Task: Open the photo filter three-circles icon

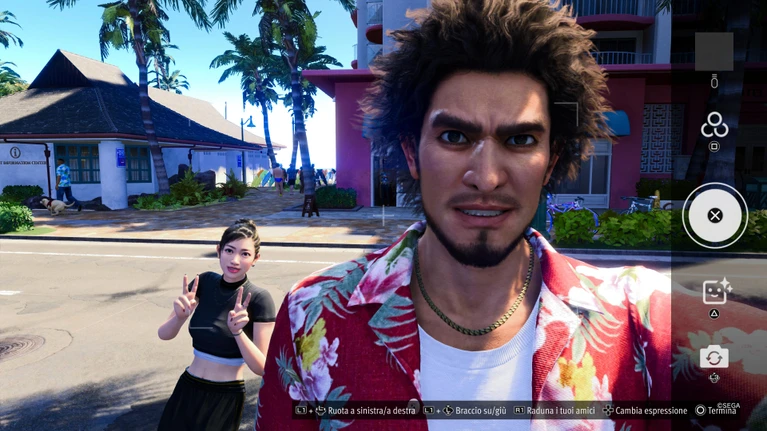Action: 714,125
